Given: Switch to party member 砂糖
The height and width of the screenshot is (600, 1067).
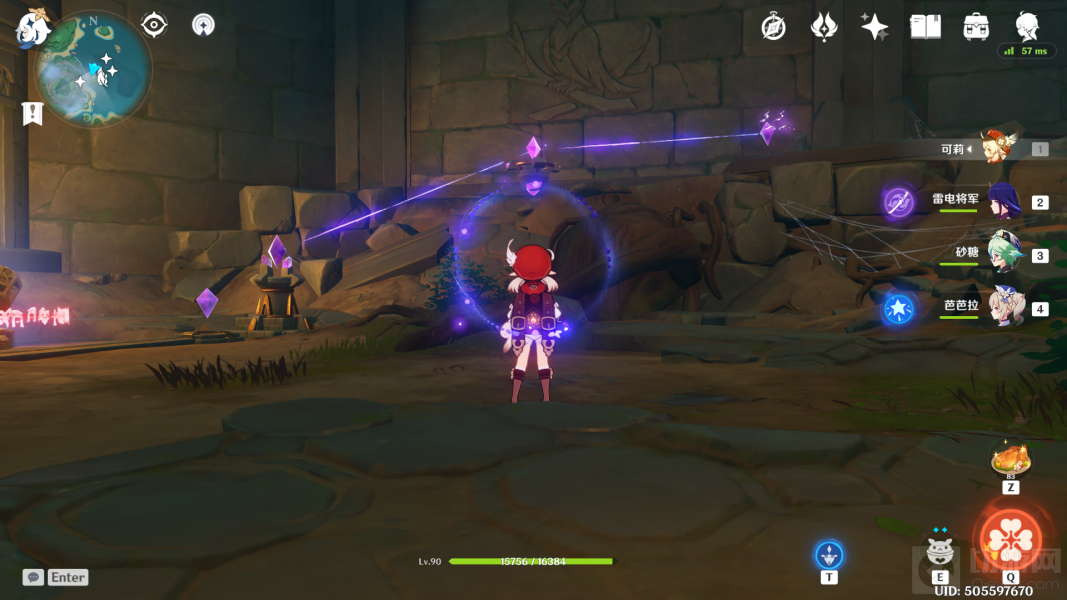Looking at the screenshot, I should pos(1005,254).
